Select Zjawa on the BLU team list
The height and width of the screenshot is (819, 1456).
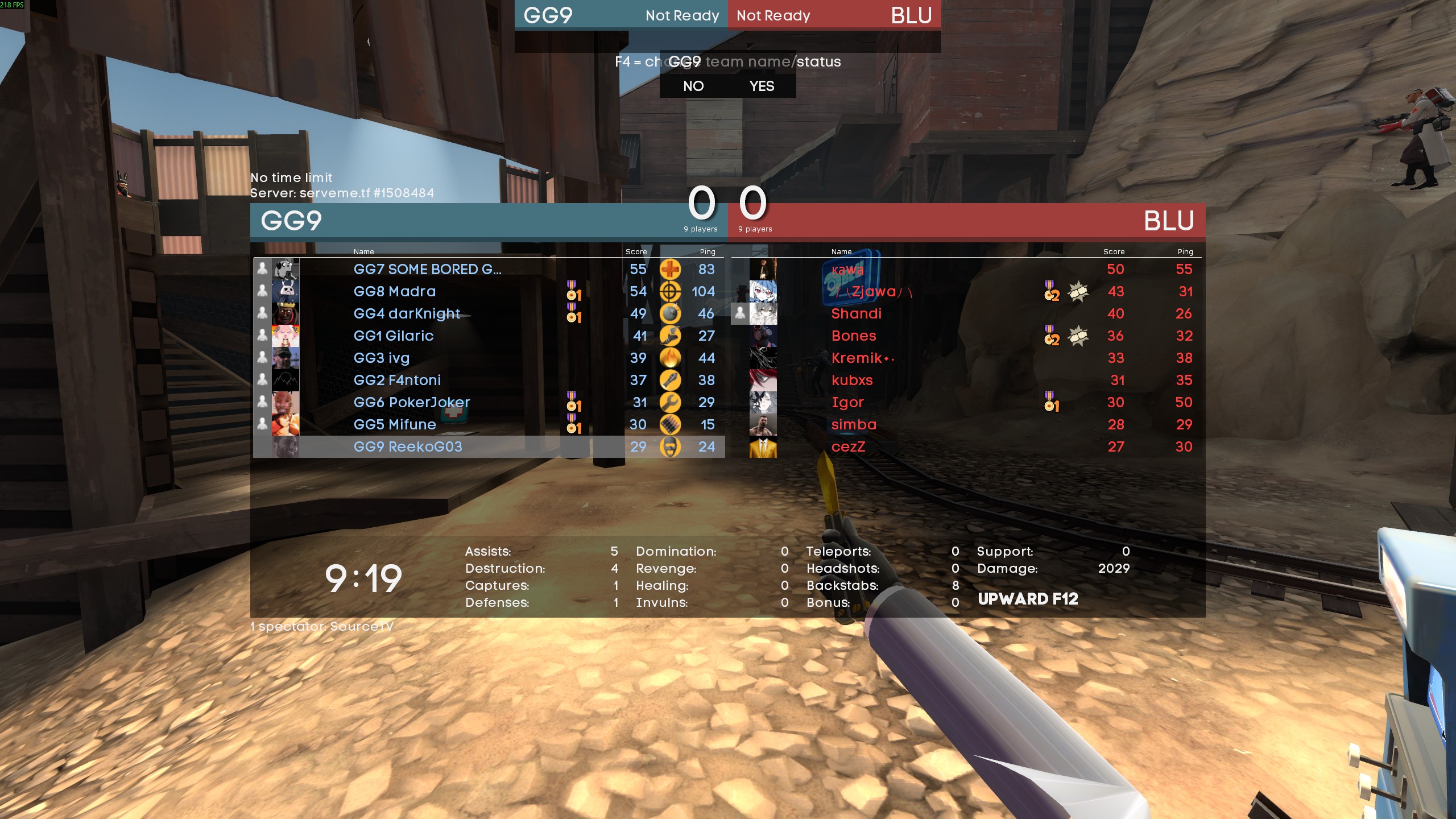[x=873, y=292]
